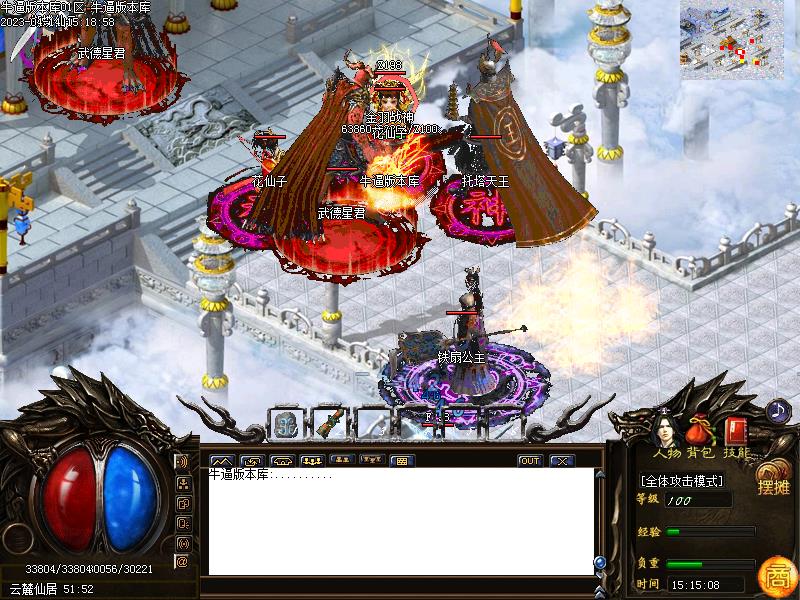Click the mountain icon toolbar button
800x600 pixels.
tap(221, 461)
